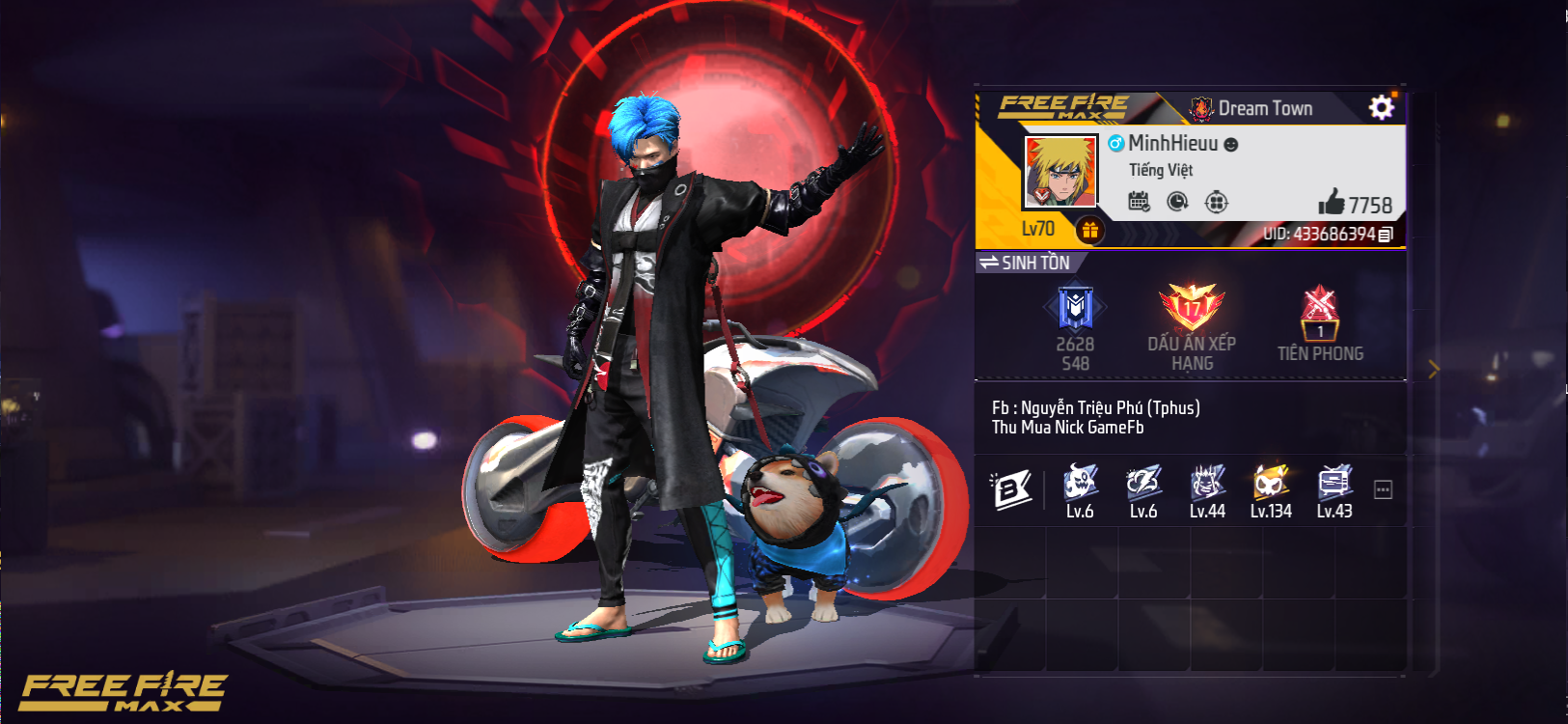Image resolution: width=1568 pixels, height=724 pixels.
Task: Select the Lv.43 TV badge icon
Action: [x=1334, y=482]
